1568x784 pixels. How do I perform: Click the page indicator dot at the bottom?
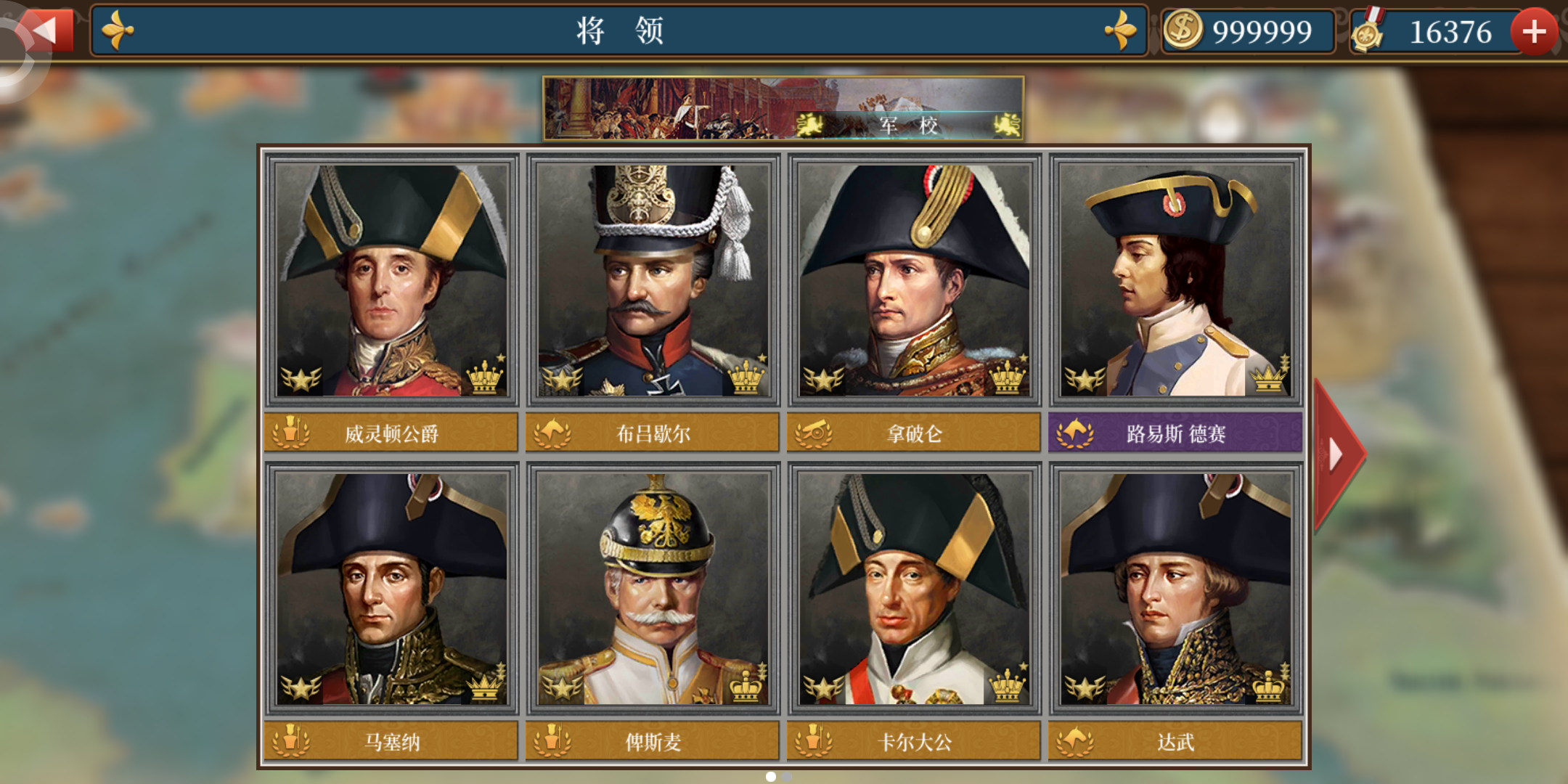[x=769, y=776]
